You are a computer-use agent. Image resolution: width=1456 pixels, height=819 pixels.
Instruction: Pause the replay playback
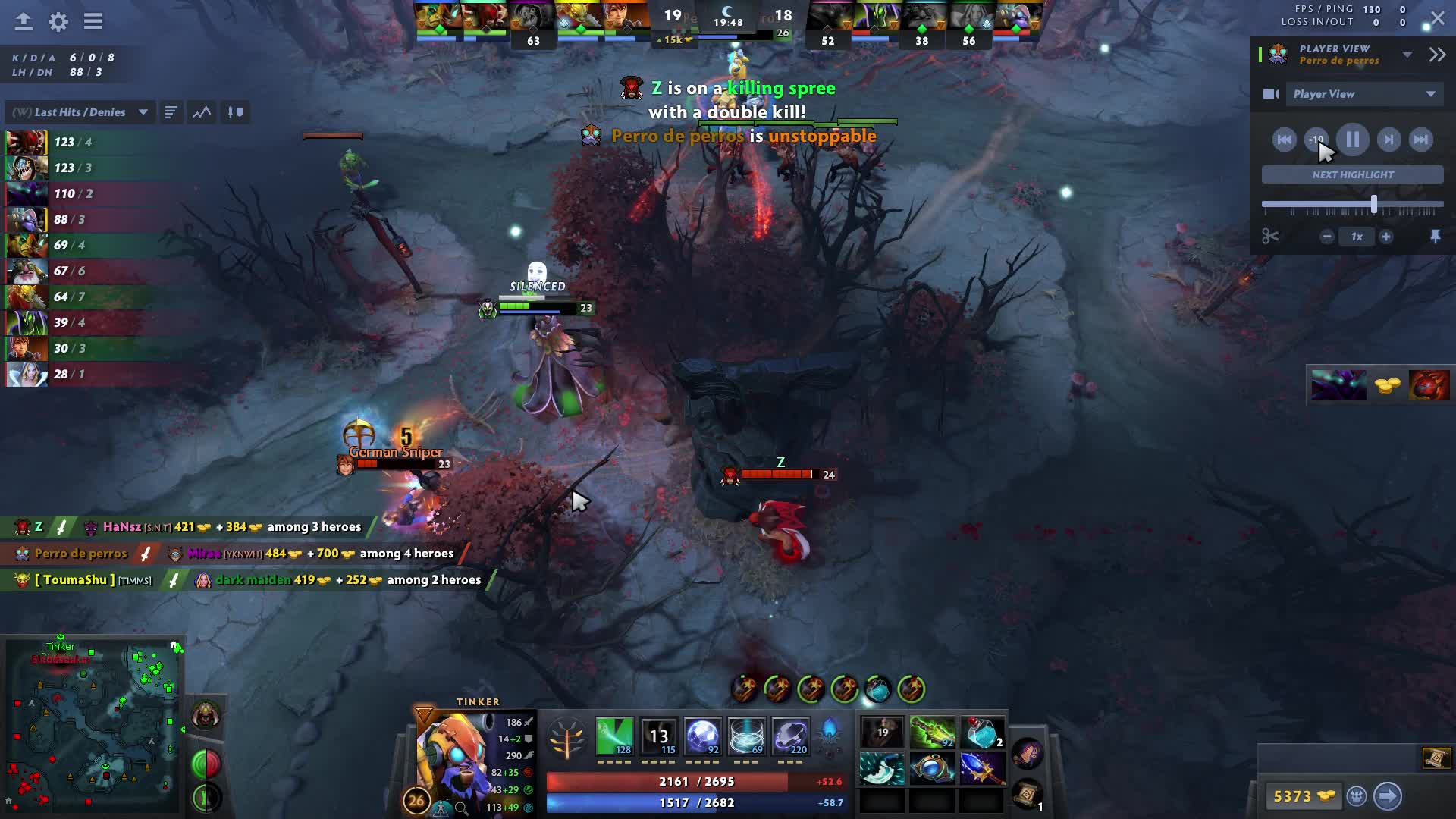point(1352,140)
